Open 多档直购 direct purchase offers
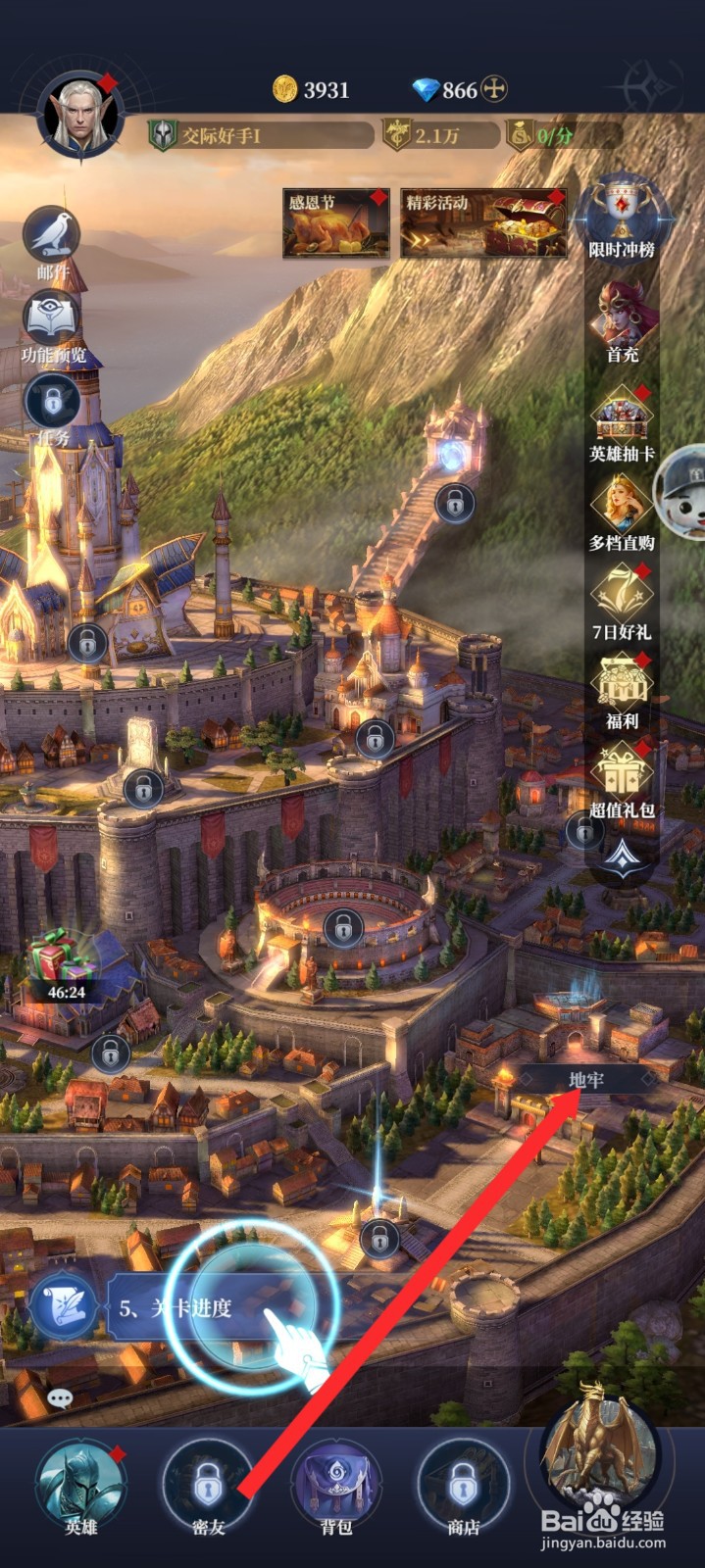Viewport: 705px width, 1568px height. (622, 511)
